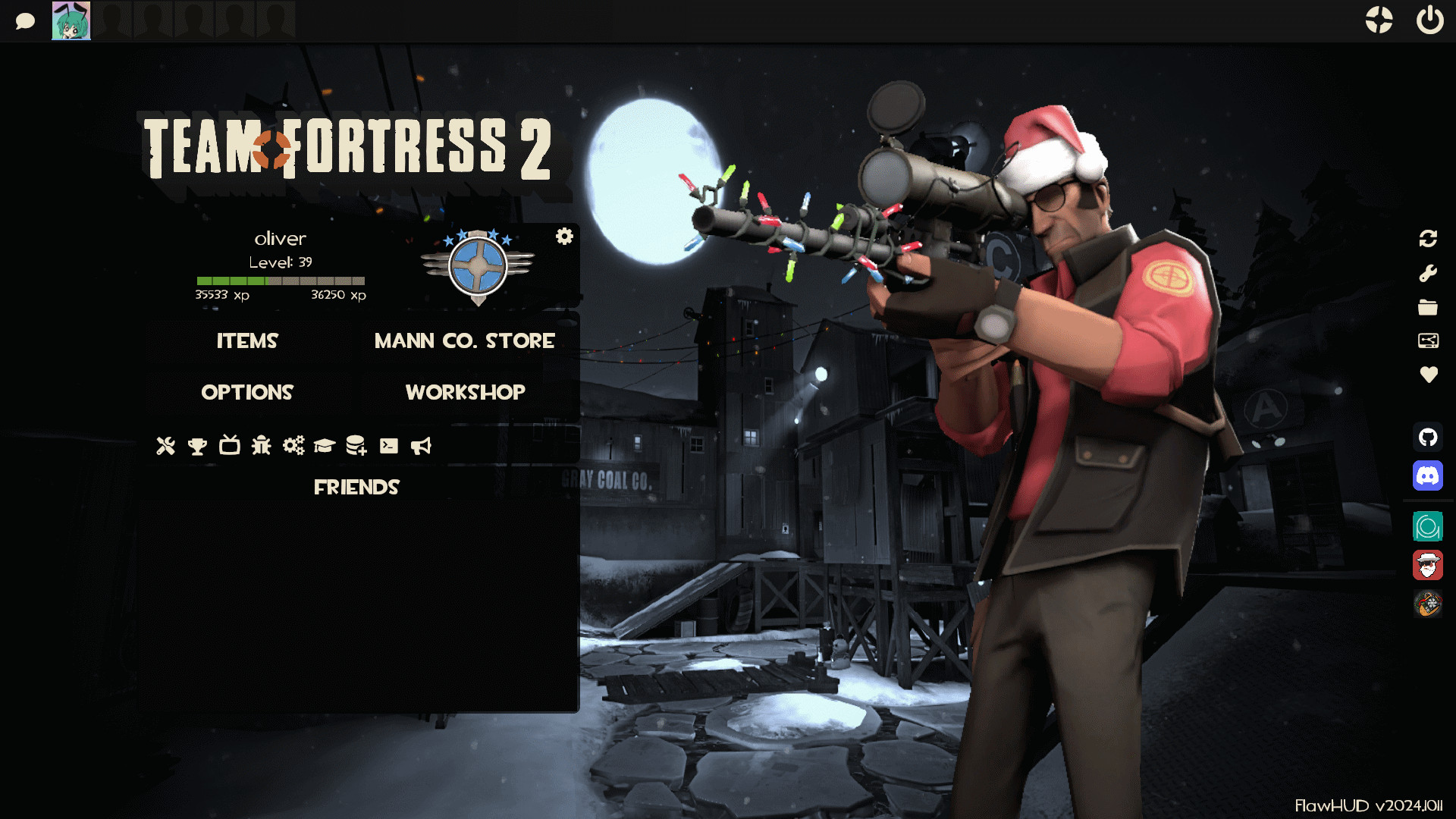
Task: Open advanced options gears icon
Action: click(x=293, y=447)
